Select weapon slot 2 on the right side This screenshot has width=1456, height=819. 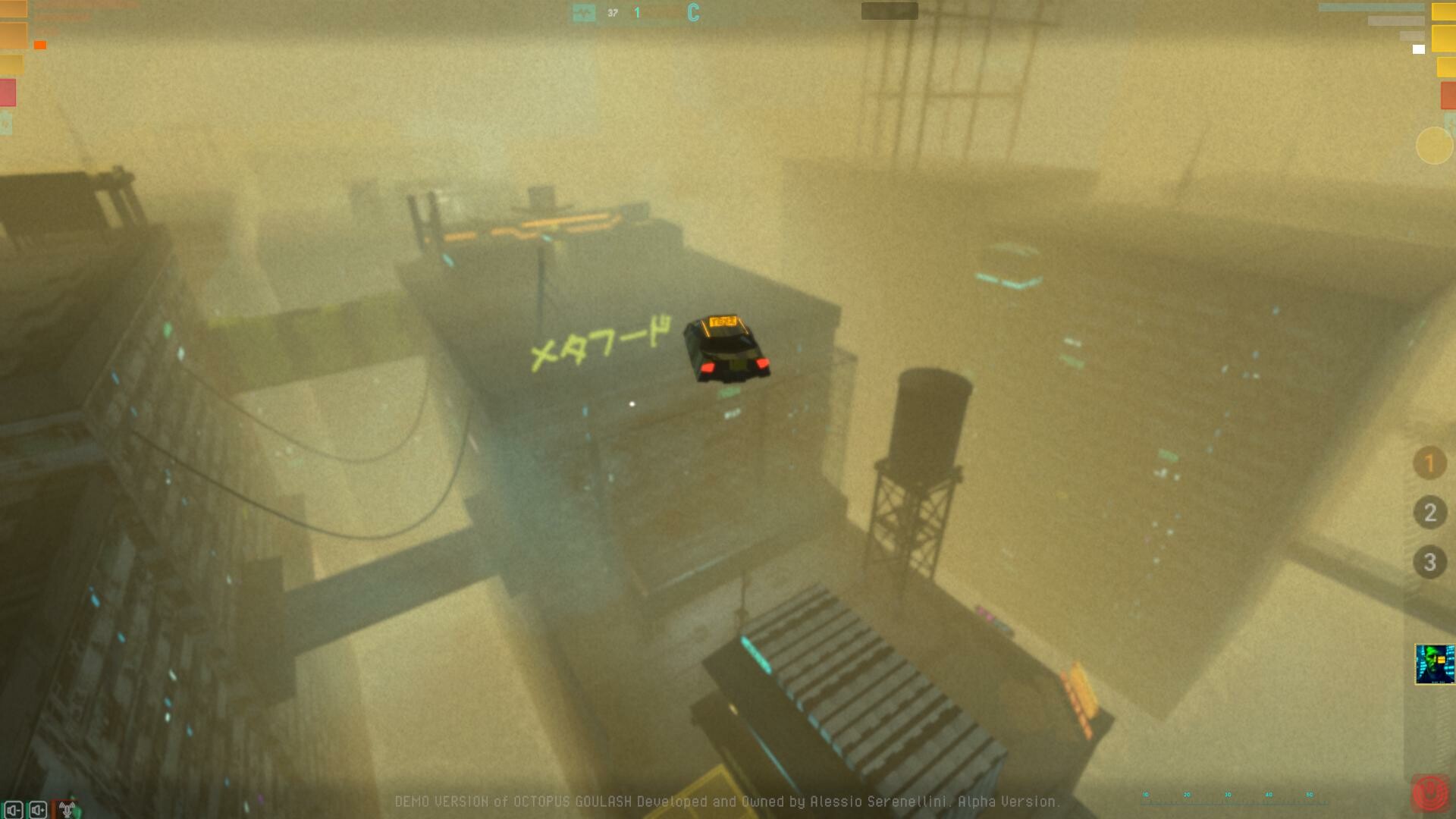click(1429, 513)
